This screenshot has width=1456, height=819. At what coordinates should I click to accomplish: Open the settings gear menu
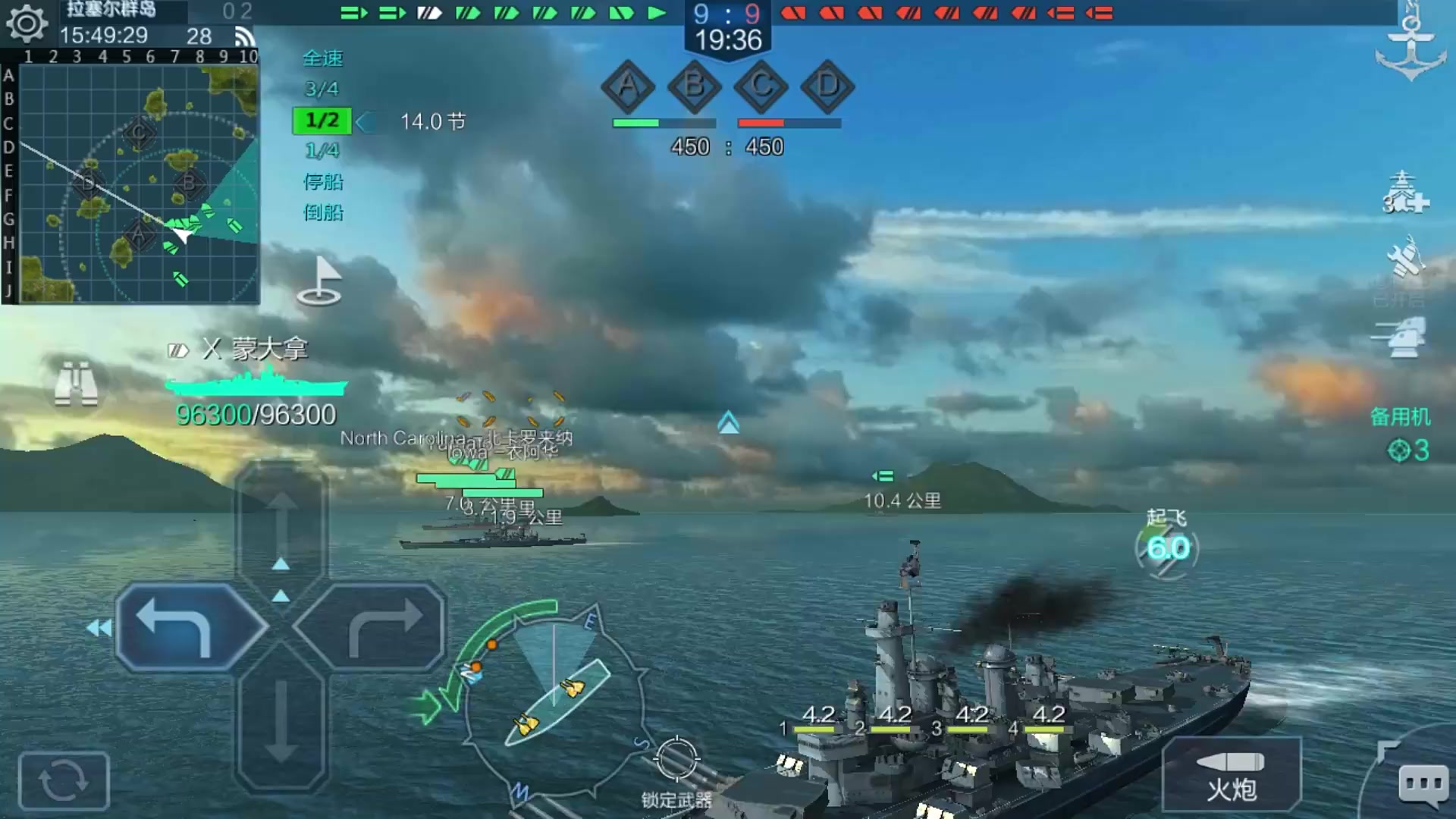pos(27,23)
